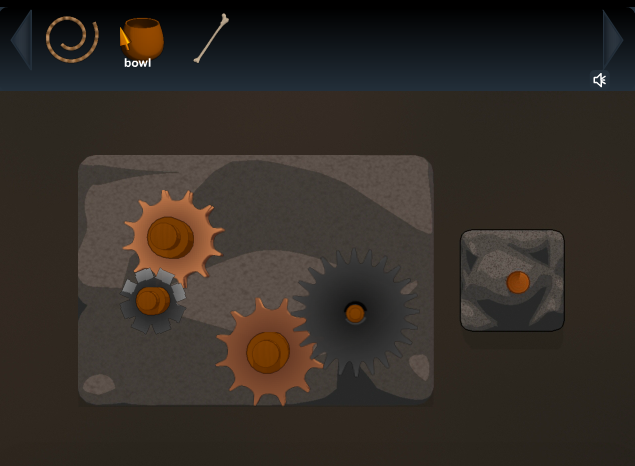
Task: Select the large black gear
Action: click(x=355, y=313)
